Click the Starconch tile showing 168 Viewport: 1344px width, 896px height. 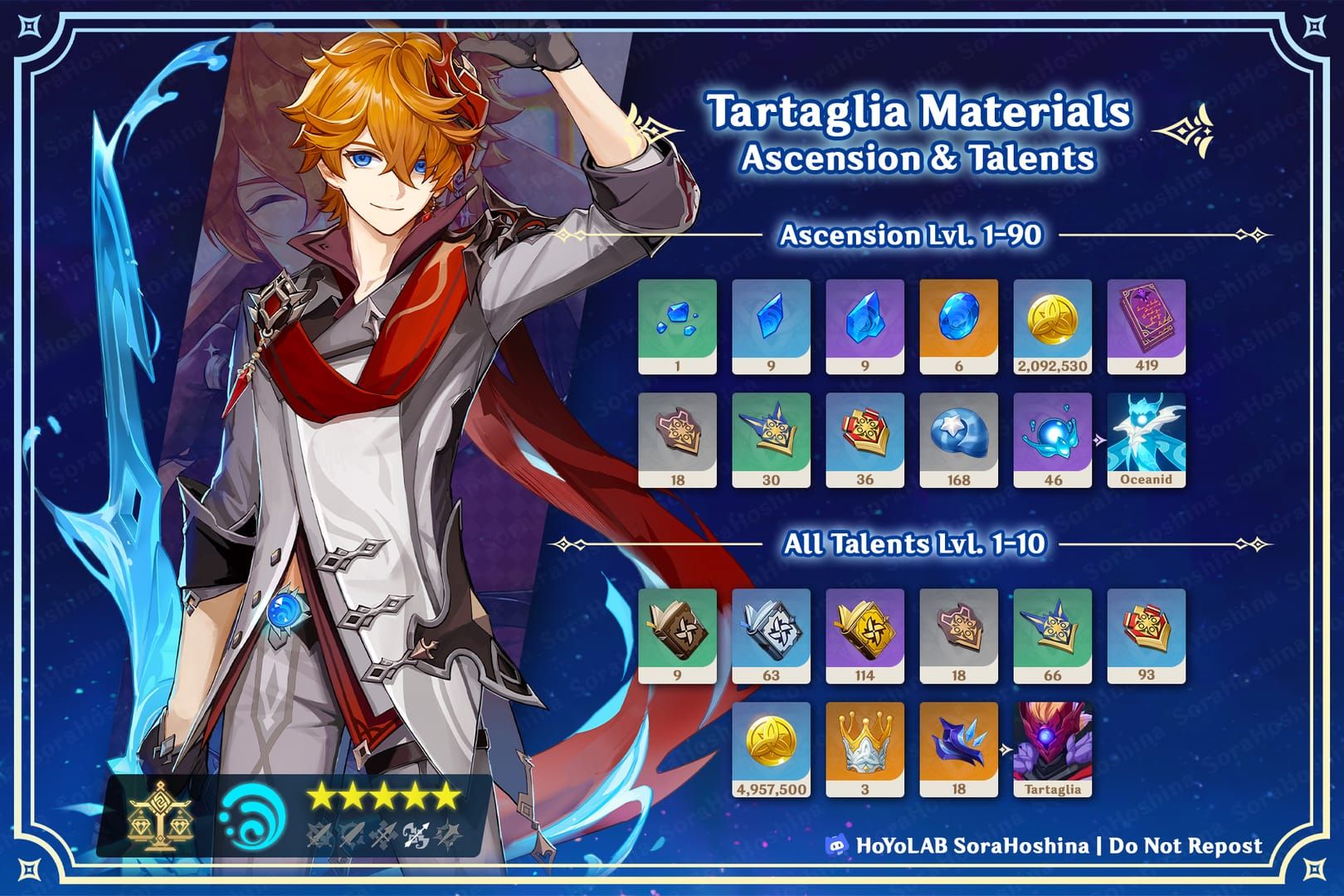[958, 440]
